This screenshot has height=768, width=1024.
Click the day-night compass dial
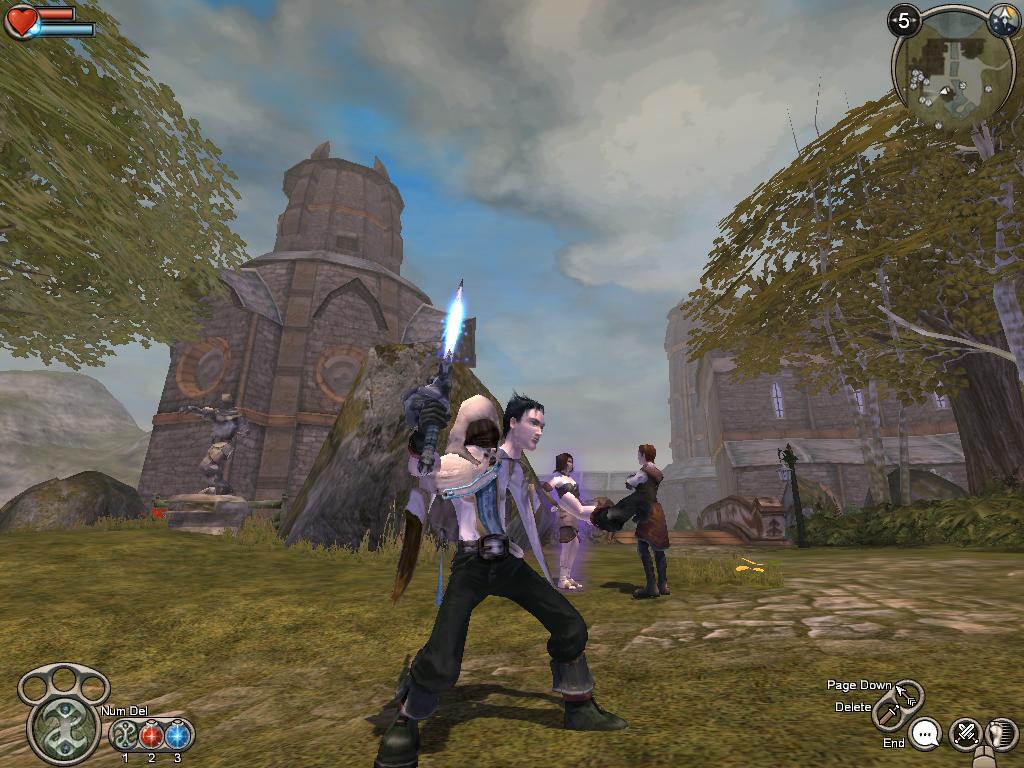coord(1003,21)
